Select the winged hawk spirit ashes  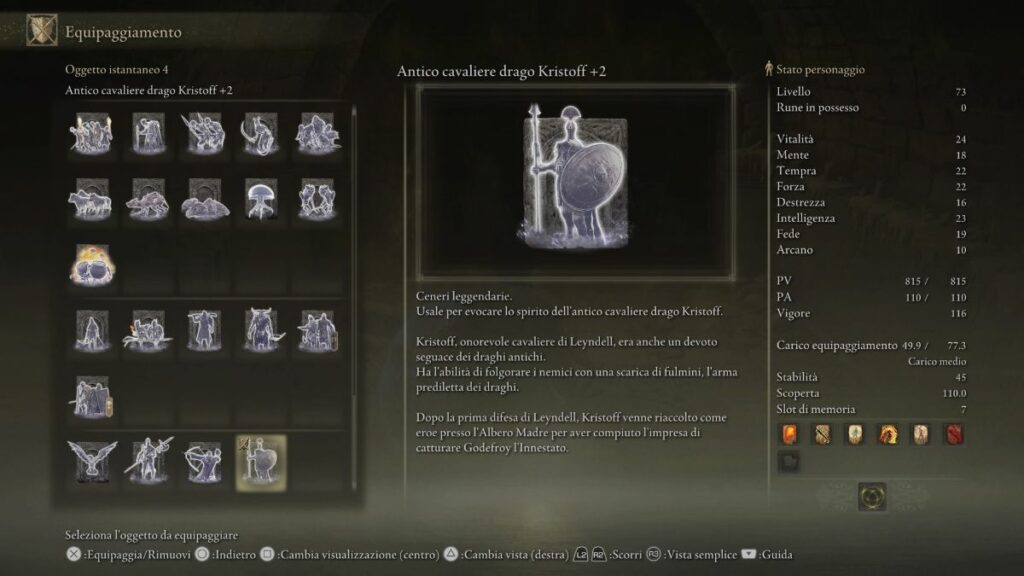click(x=91, y=461)
